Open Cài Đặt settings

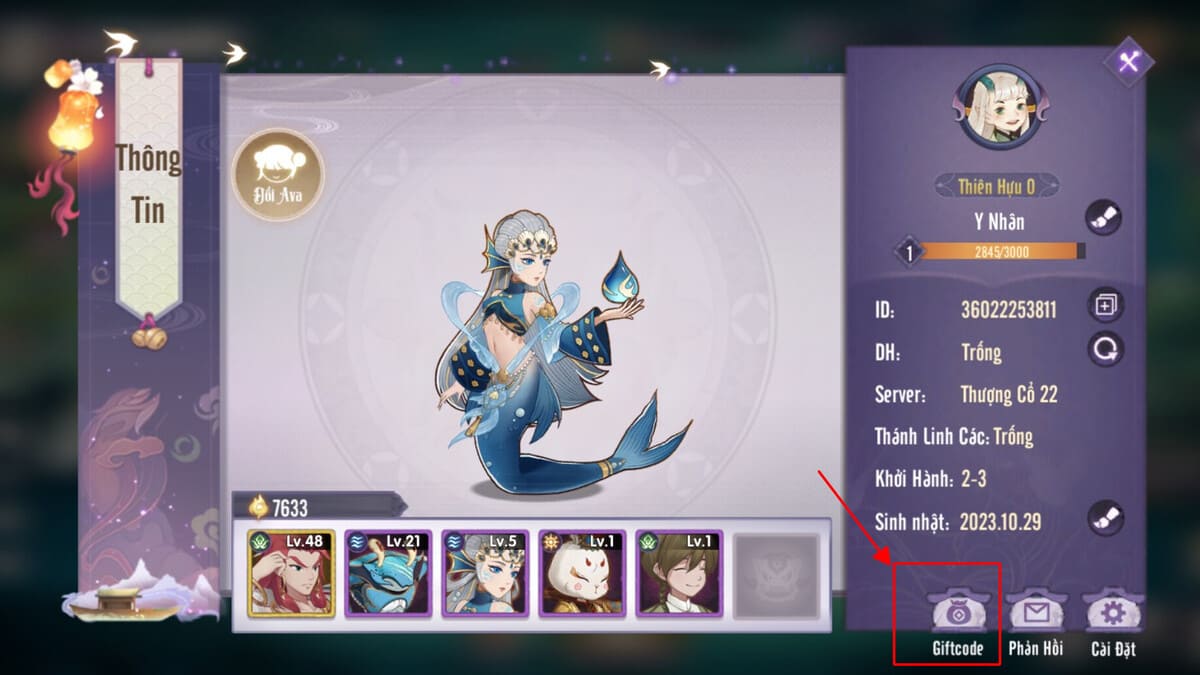point(1112,620)
